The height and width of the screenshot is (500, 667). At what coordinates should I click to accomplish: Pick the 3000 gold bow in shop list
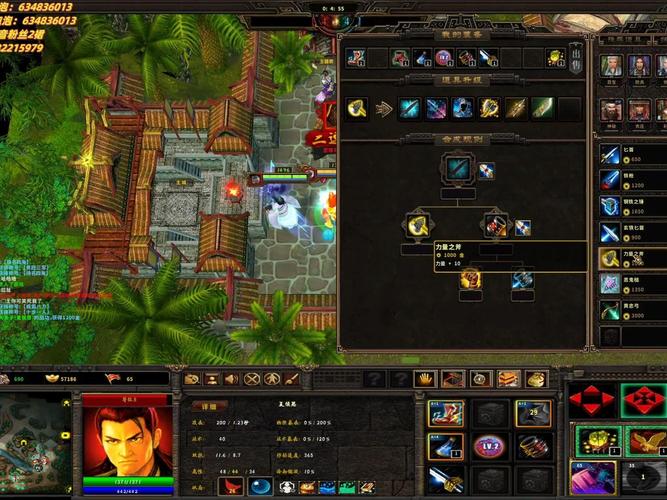click(611, 310)
